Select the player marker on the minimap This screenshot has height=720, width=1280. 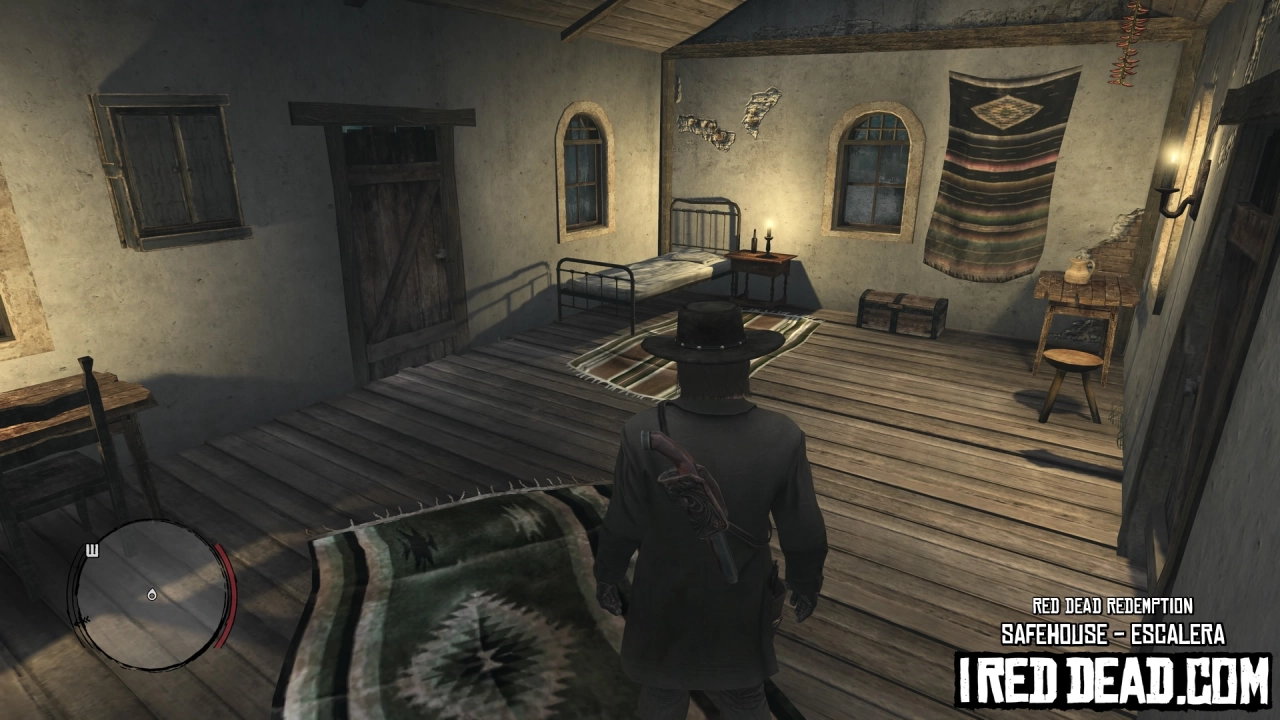click(150, 594)
